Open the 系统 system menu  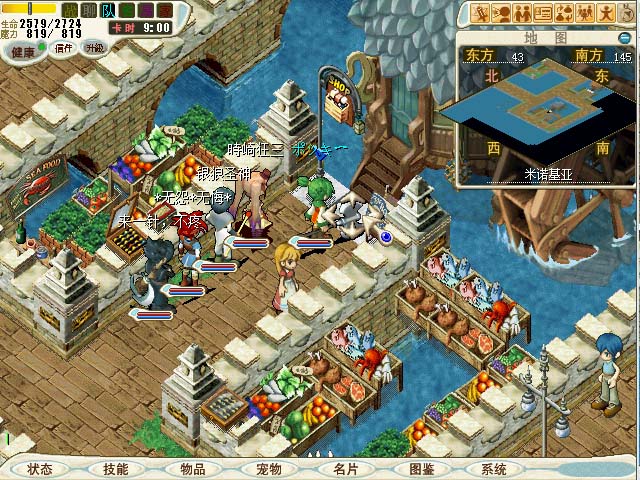coord(494,469)
